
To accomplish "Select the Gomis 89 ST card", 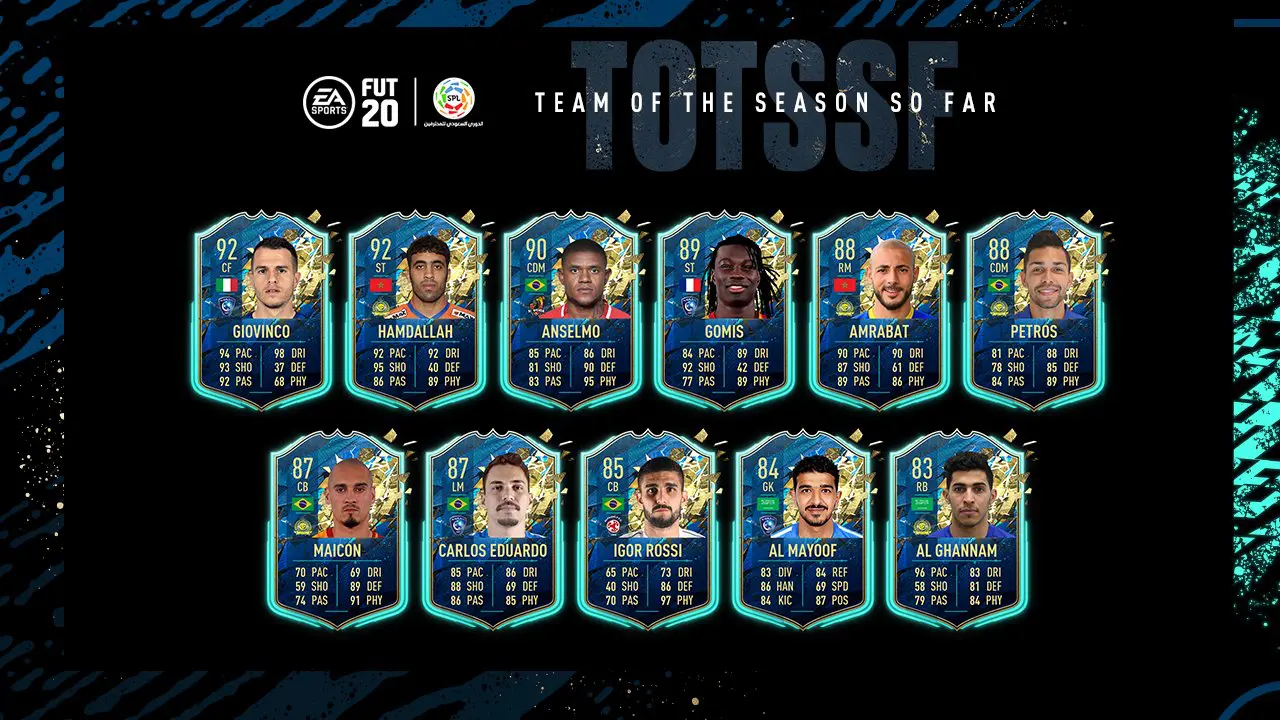I will (724, 310).
